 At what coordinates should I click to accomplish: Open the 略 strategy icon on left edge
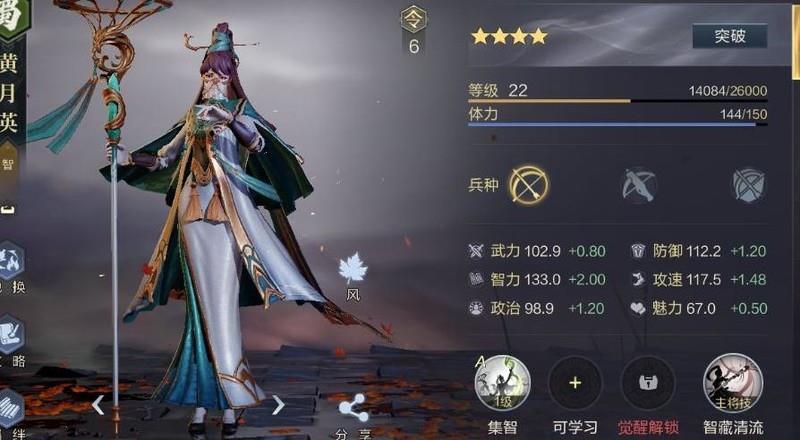[10, 333]
